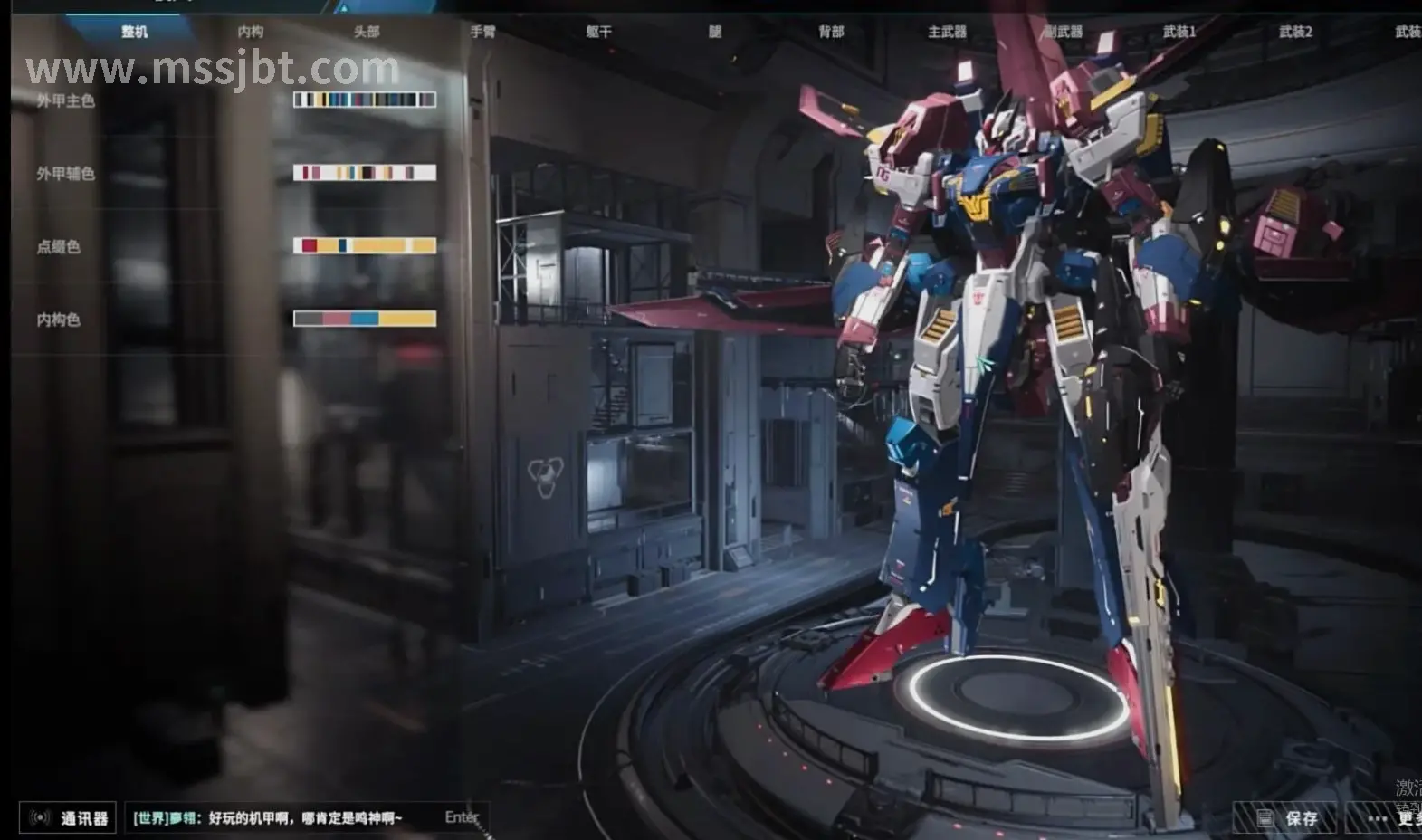The image size is (1422, 840).
Task: Open the 躯干 (torso) tab
Action: [x=598, y=32]
